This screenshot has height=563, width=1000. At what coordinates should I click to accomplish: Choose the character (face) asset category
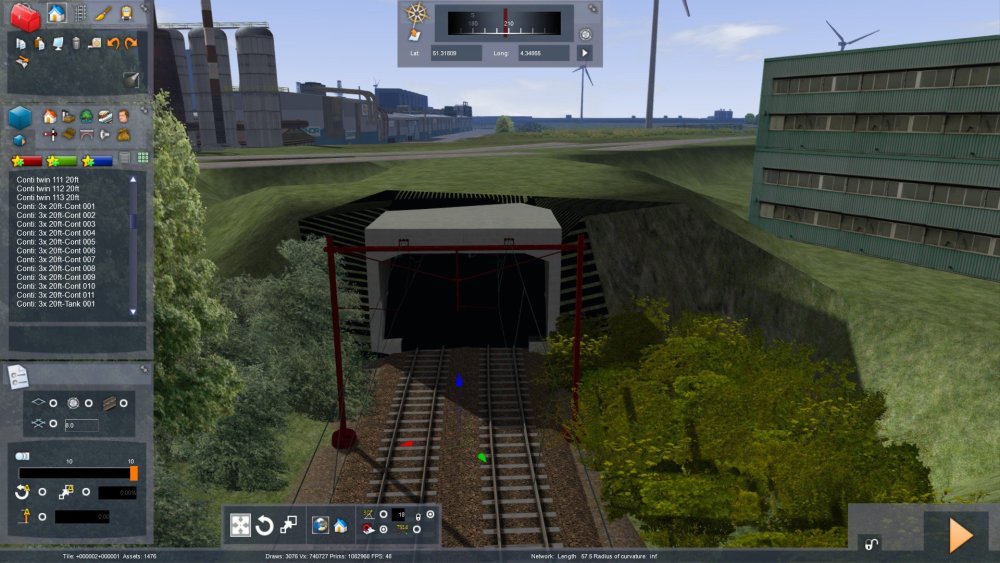[123, 116]
